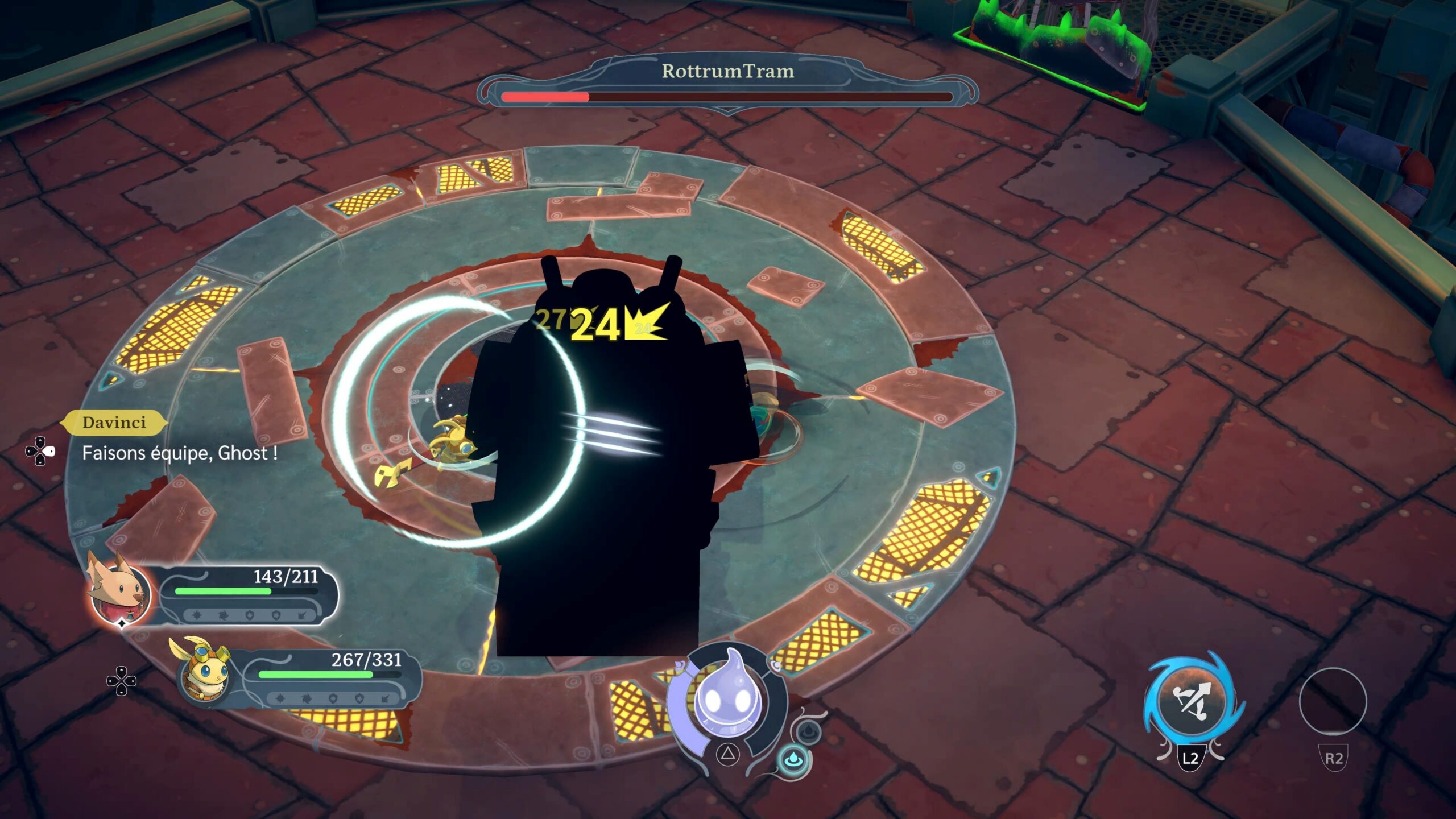Select the fox character portrait
This screenshot has width=1456, height=819.
click(121, 591)
